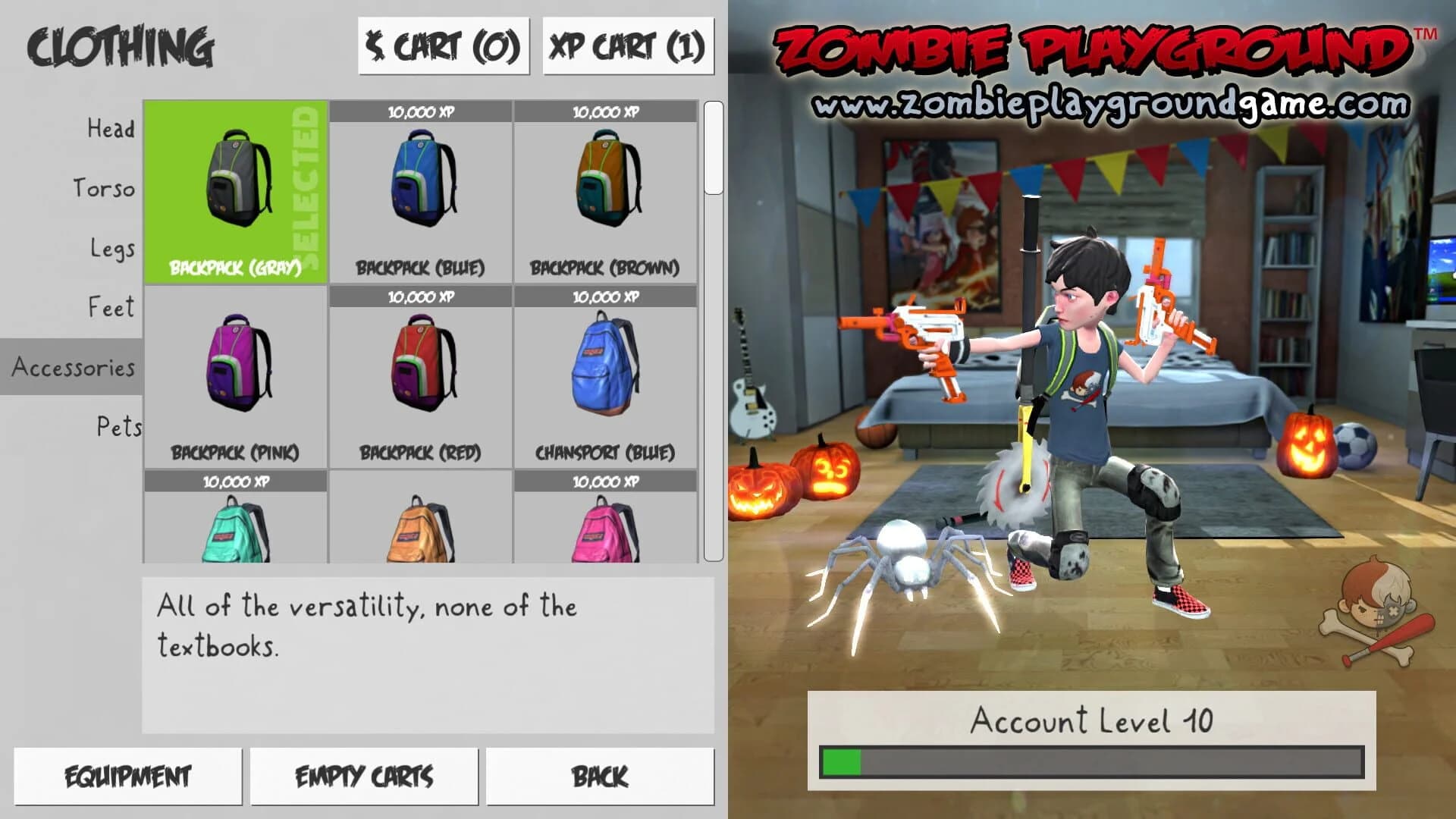Select the Chansport (Blue) backpack

coord(605,372)
